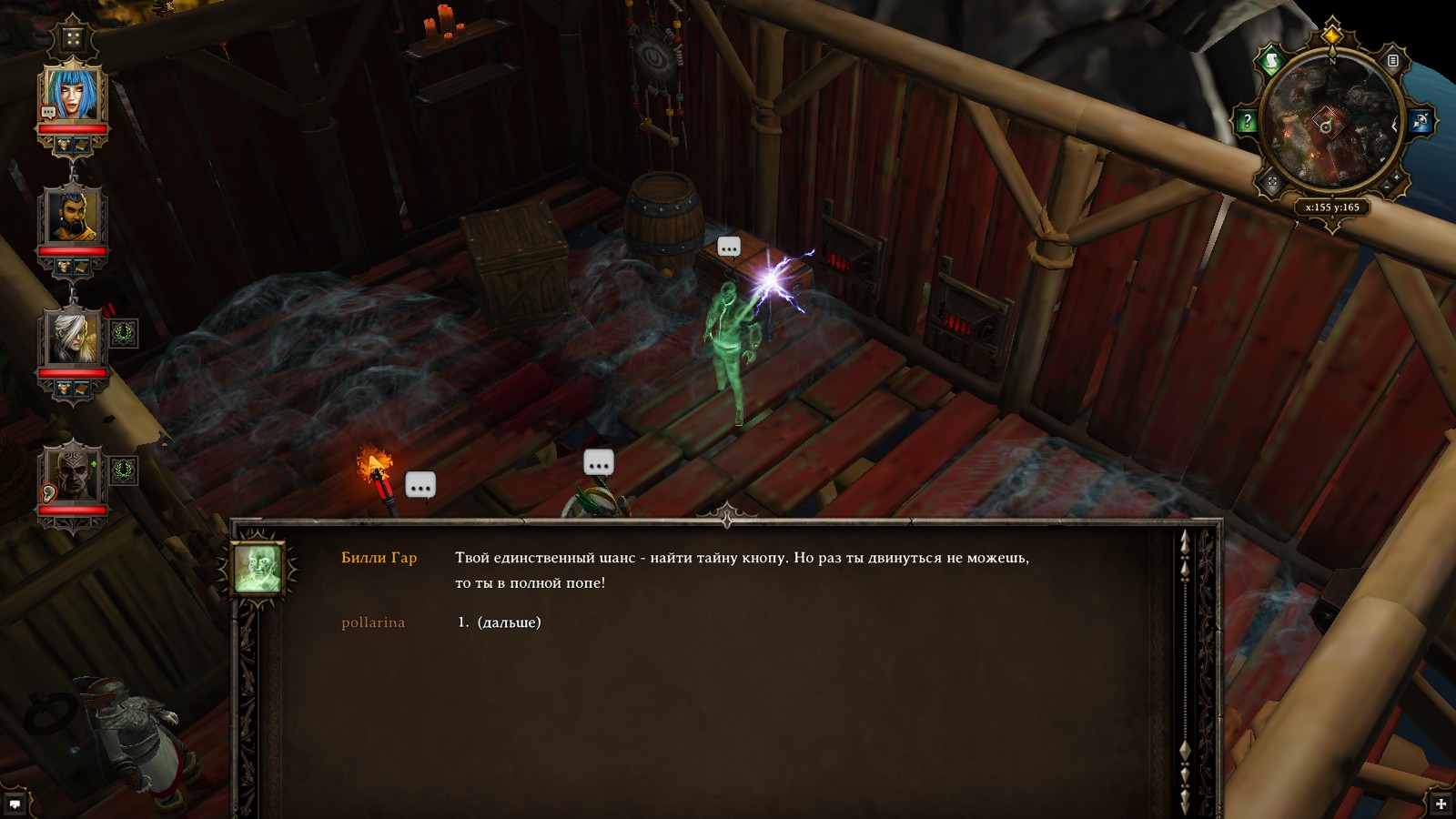Image resolution: width=1456 pixels, height=819 pixels.
Task: Click the green question mark help icon near minimap
Action: [x=1247, y=119]
